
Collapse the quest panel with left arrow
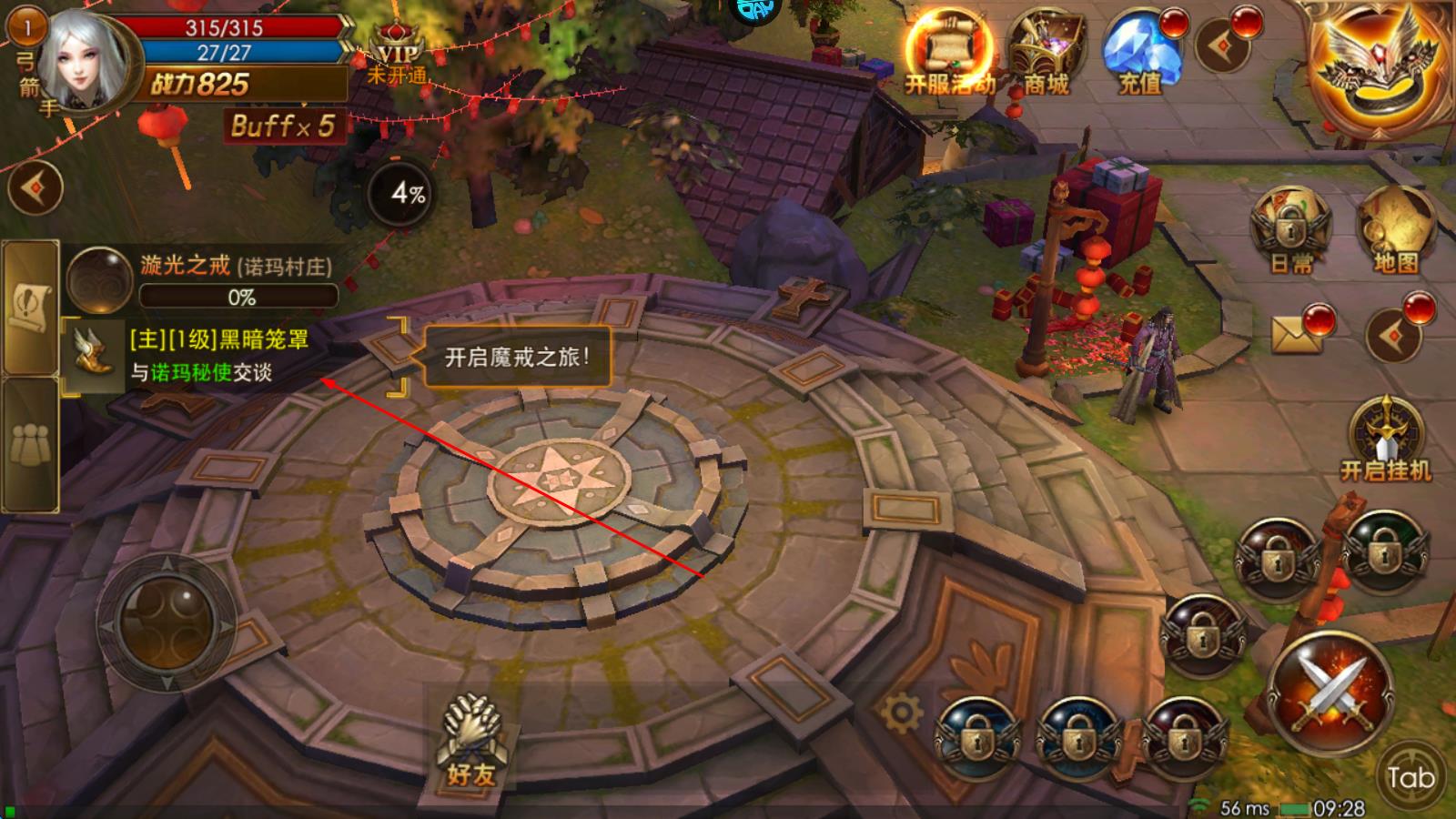click(x=35, y=188)
